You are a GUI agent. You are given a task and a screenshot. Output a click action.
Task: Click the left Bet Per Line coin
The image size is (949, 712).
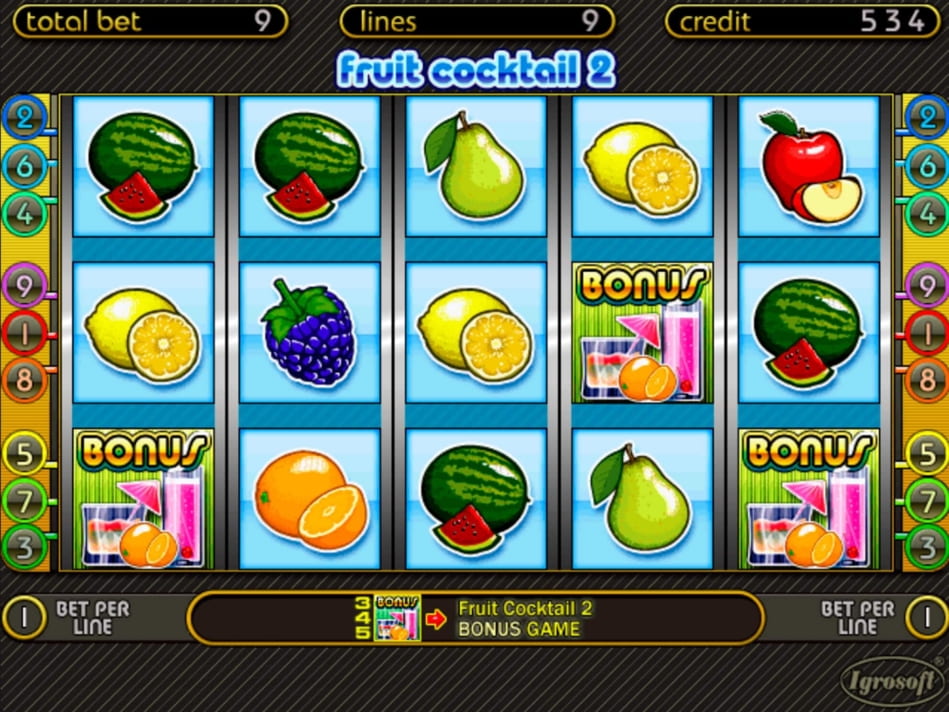pos(24,618)
